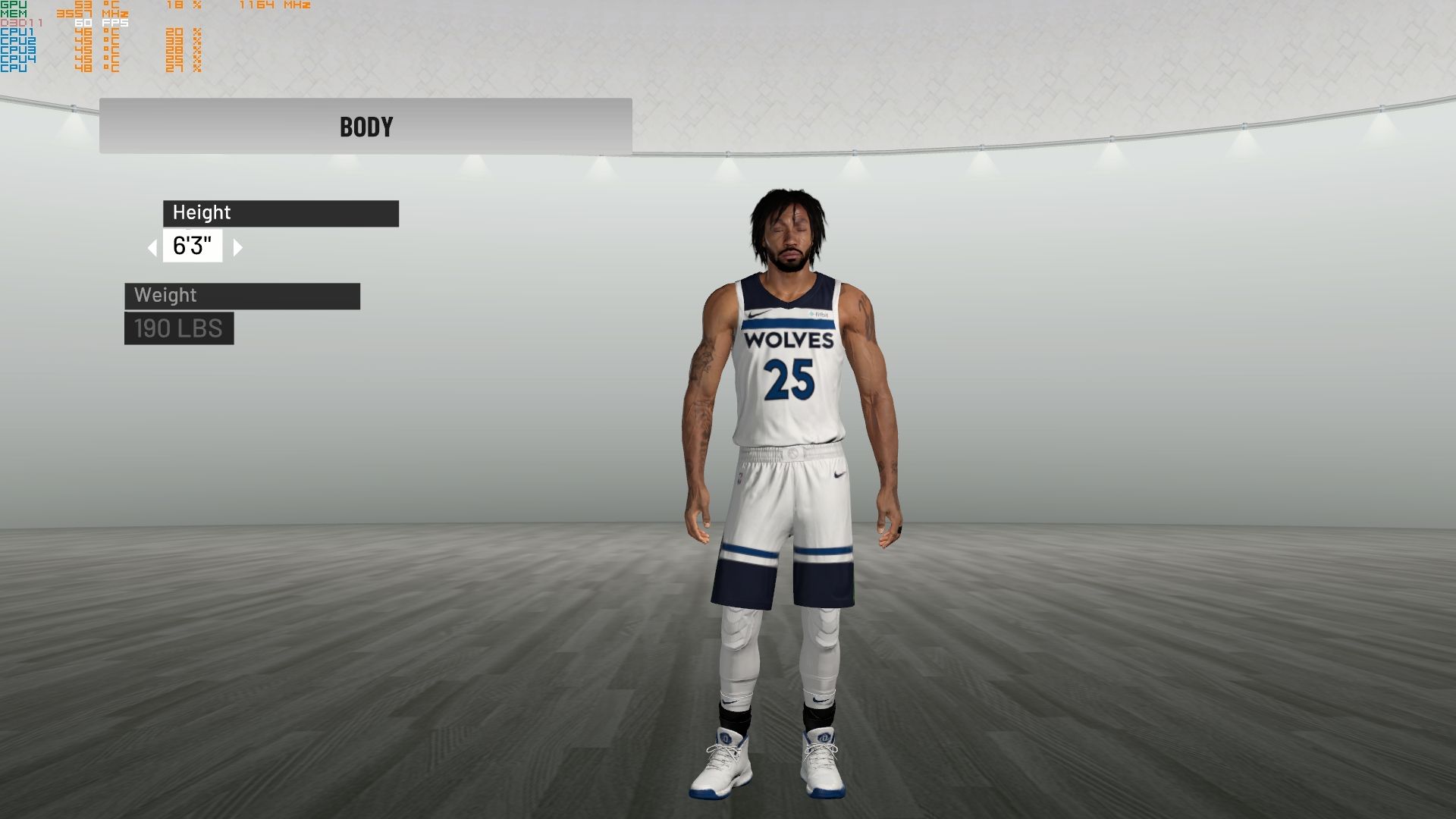Click the 6'3" height value box
1456x819 pixels.
coord(193,246)
